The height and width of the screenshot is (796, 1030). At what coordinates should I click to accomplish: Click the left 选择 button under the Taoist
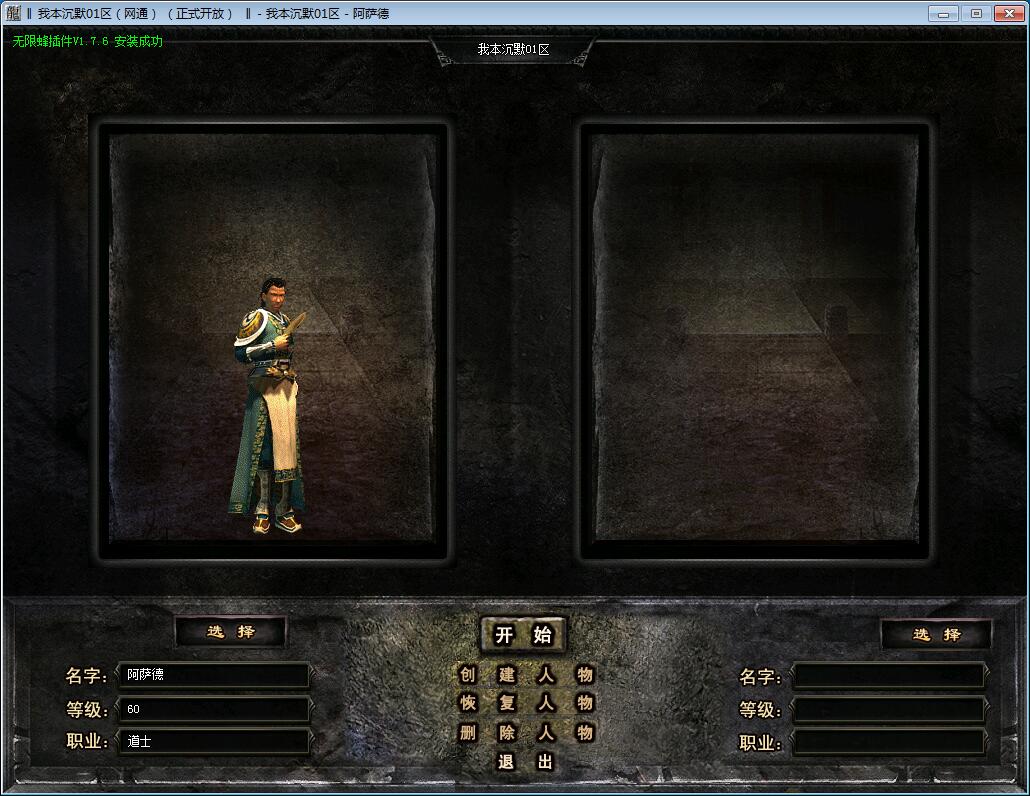[x=231, y=632]
